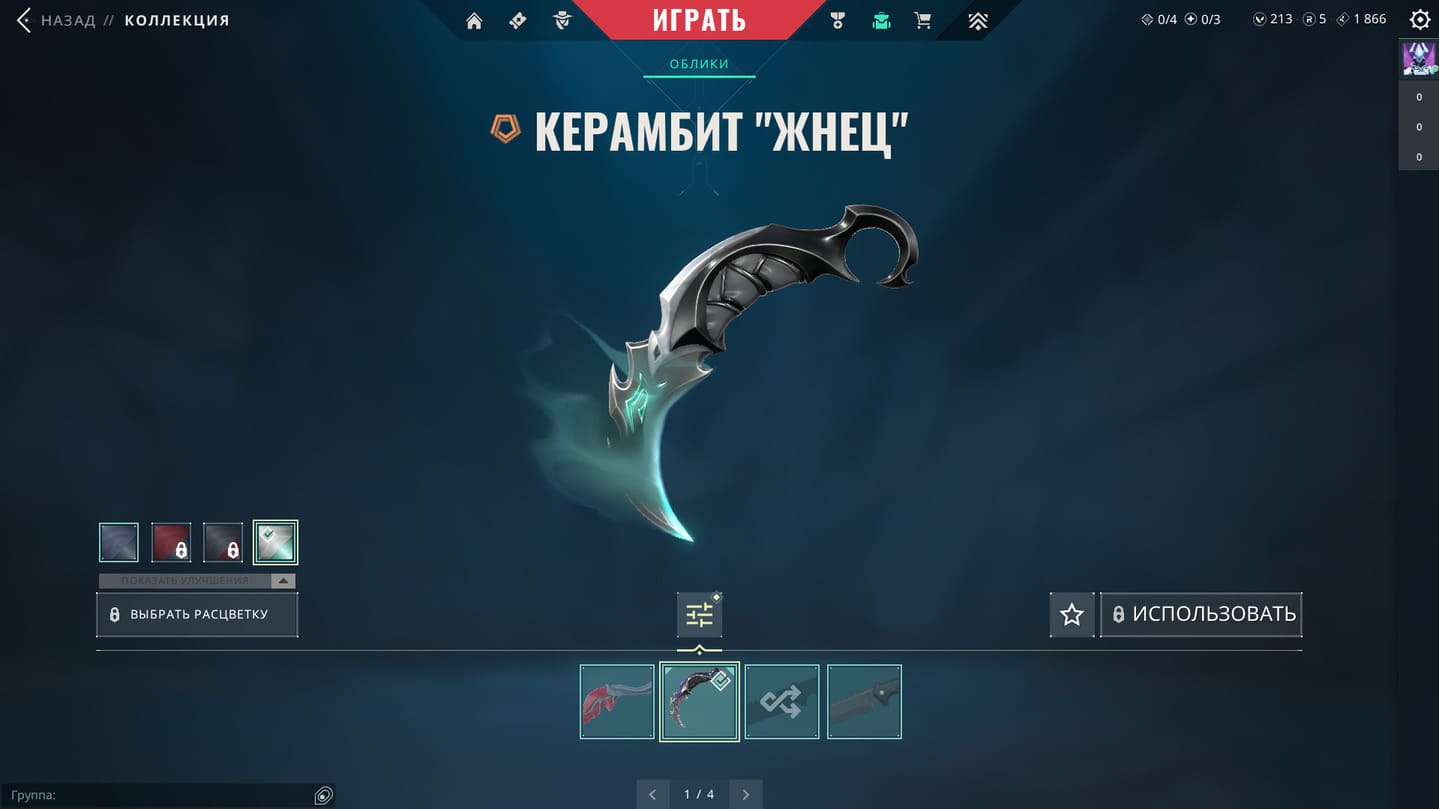
Task: Click the ИСПОЛЬЗОВАТЬ equip button
Action: tap(1202, 615)
